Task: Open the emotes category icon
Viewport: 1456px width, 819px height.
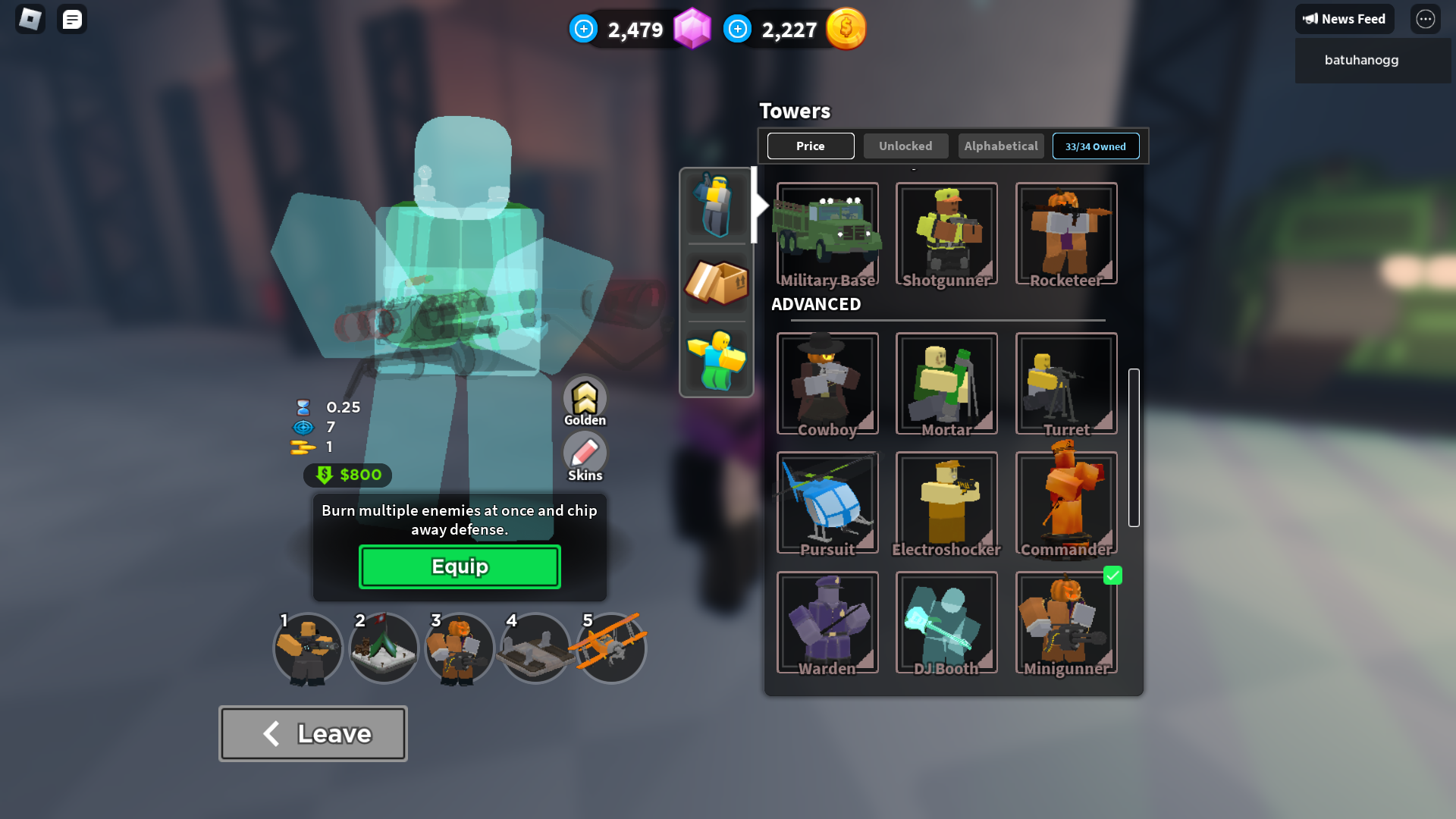Action: coord(716,359)
